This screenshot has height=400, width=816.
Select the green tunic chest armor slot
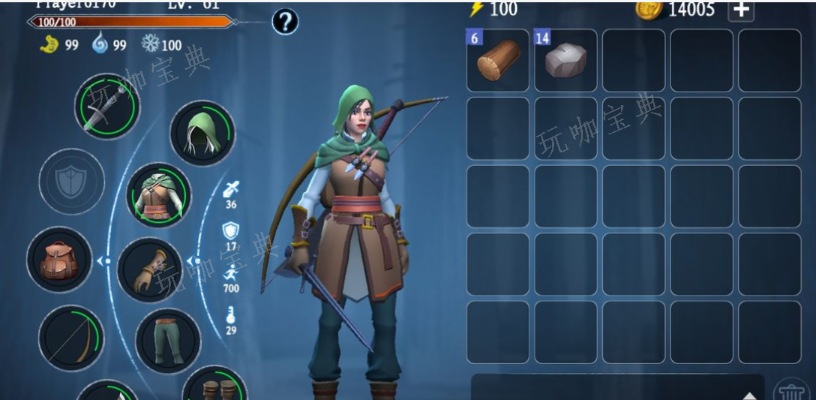click(159, 195)
